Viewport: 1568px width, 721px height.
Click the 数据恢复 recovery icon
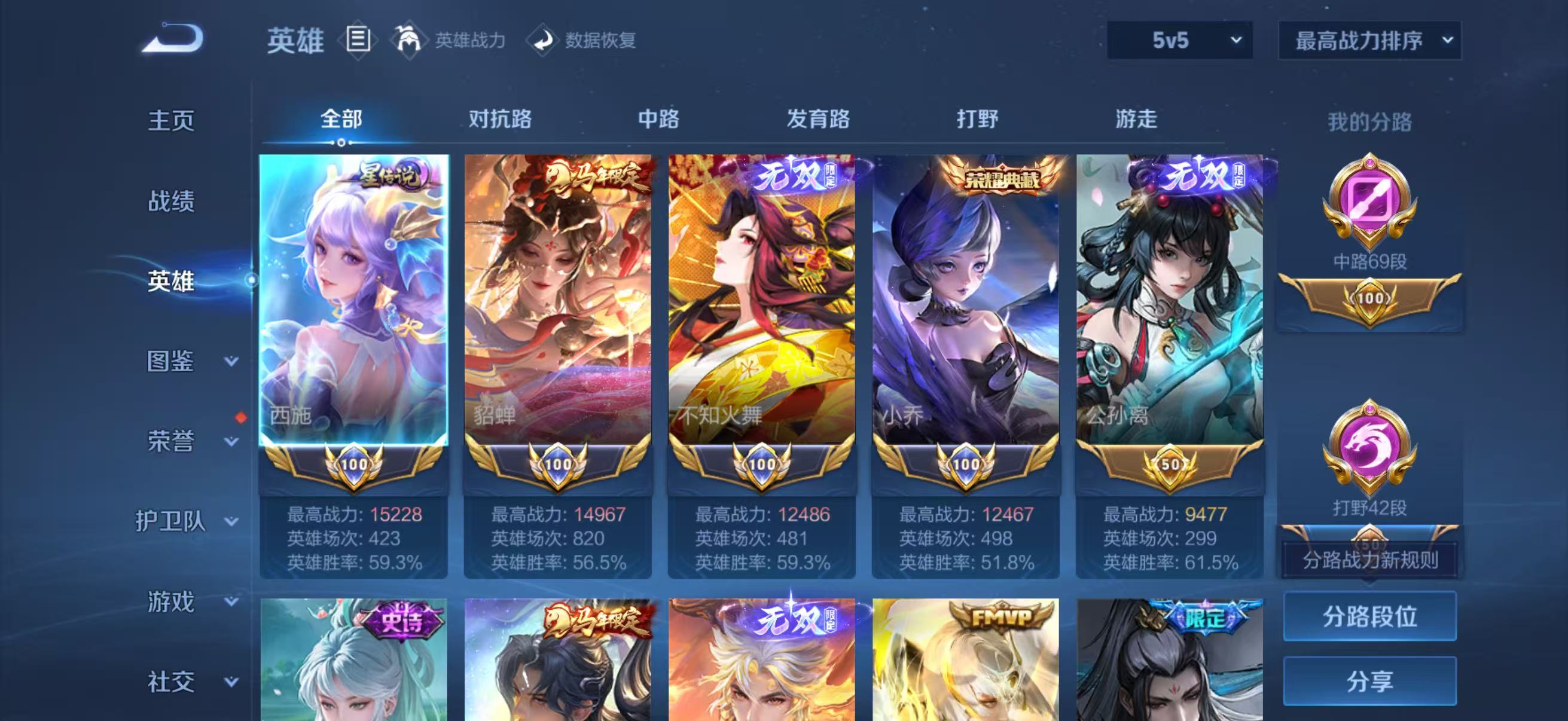(544, 41)
